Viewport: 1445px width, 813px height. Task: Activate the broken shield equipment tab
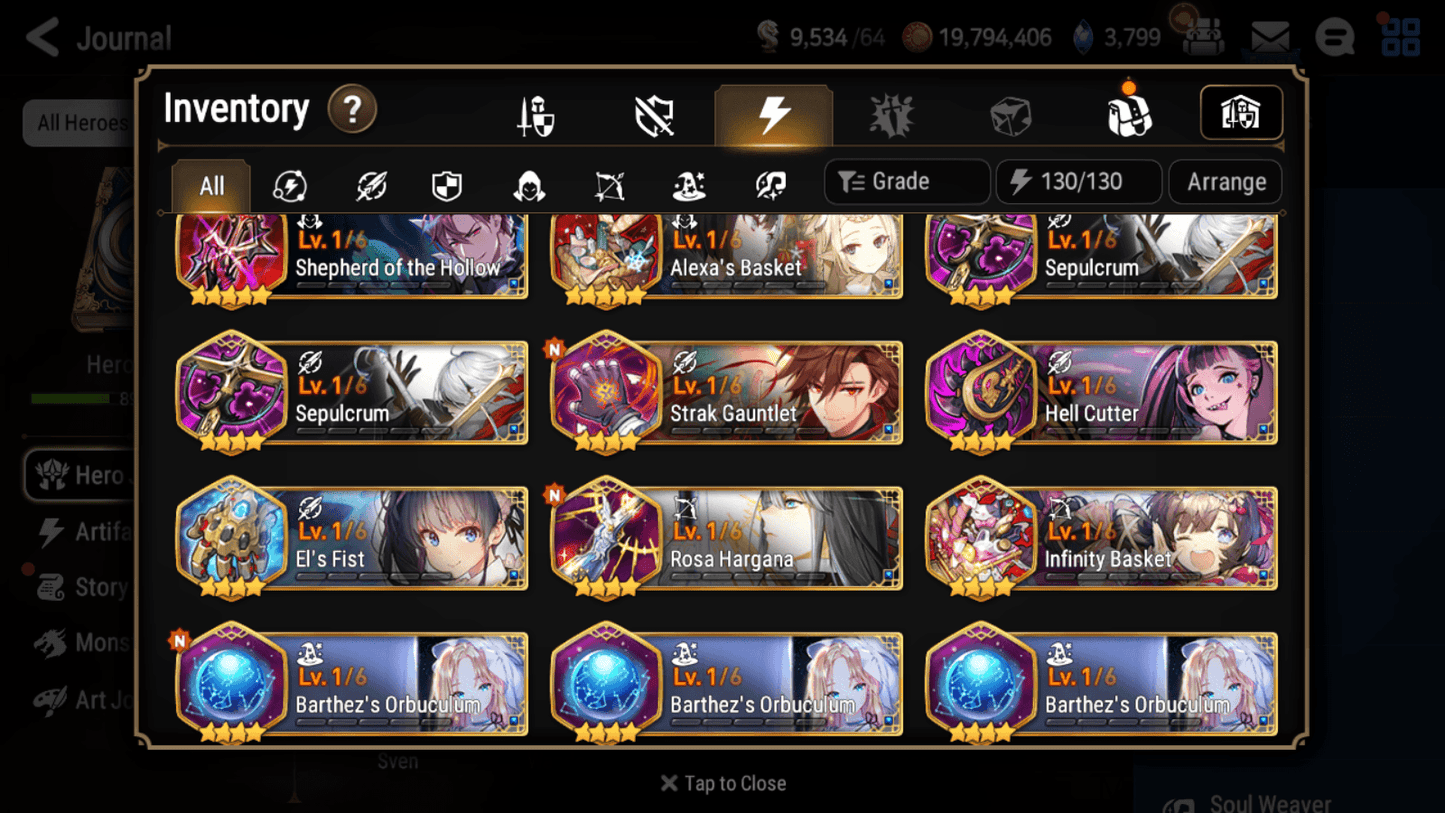click(x=652, y=113)
